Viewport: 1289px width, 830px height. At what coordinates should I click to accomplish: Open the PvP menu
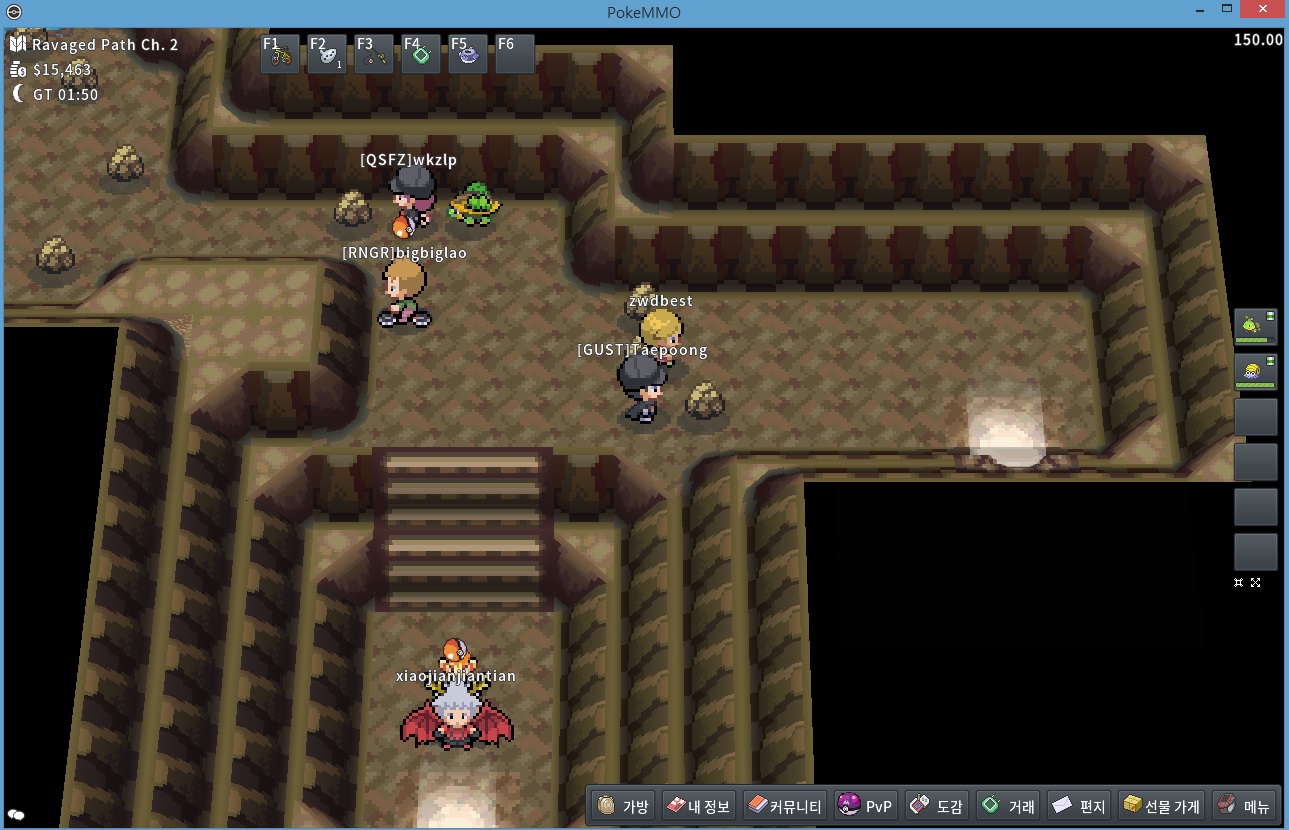[x=865, y=806]
